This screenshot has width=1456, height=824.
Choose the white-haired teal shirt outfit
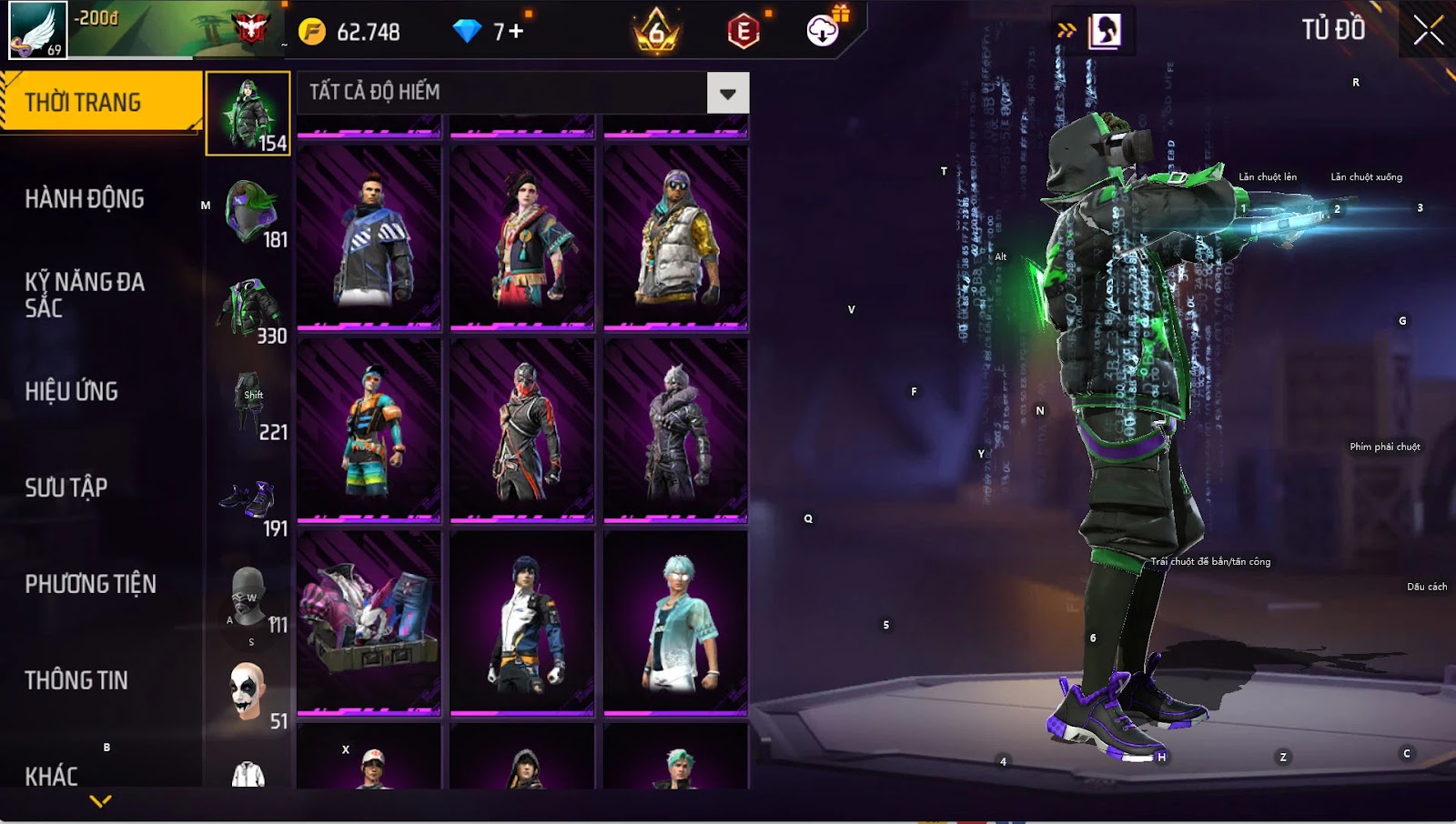[675, 622]
